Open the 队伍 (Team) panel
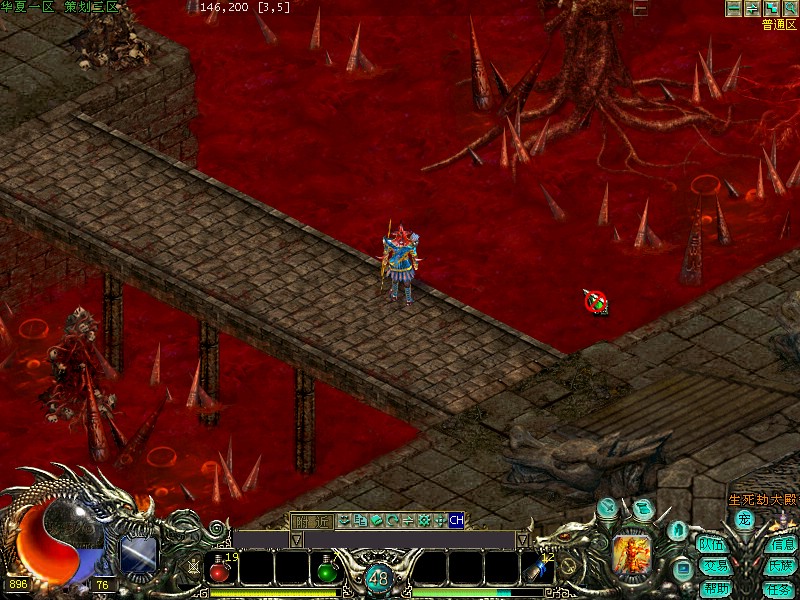Viewport: 800px width, 600px height. [x=711, y=545]
